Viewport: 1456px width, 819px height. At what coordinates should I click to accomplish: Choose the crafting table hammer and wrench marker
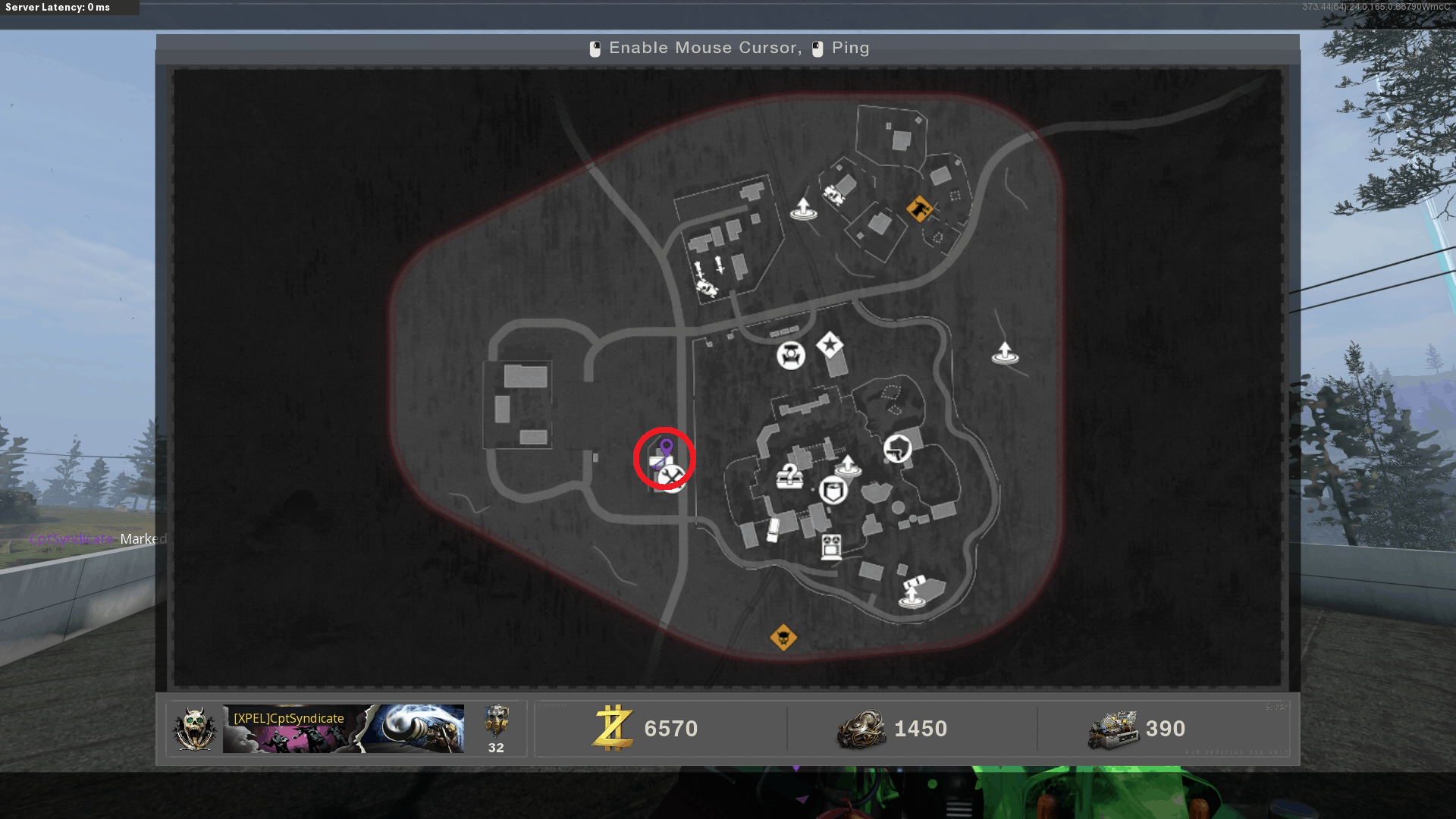(x=672, y=478)
